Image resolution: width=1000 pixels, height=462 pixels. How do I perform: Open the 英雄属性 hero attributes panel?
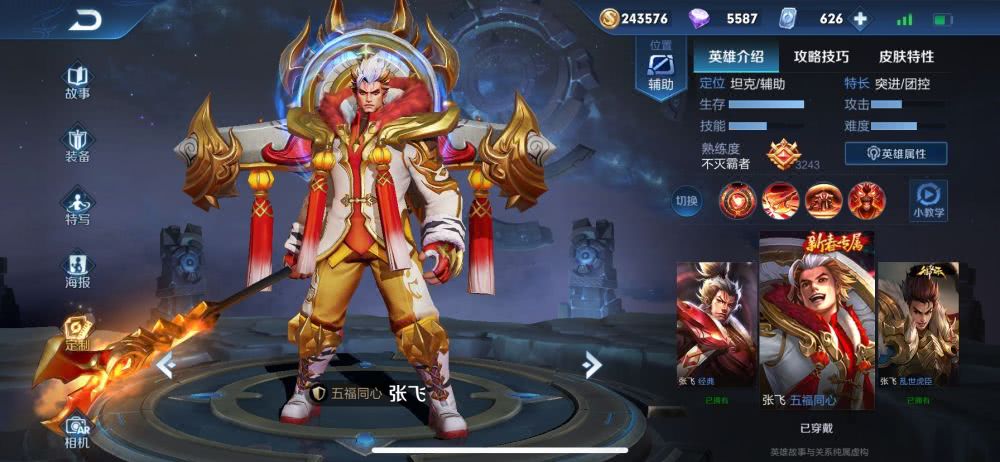point(896,154)
